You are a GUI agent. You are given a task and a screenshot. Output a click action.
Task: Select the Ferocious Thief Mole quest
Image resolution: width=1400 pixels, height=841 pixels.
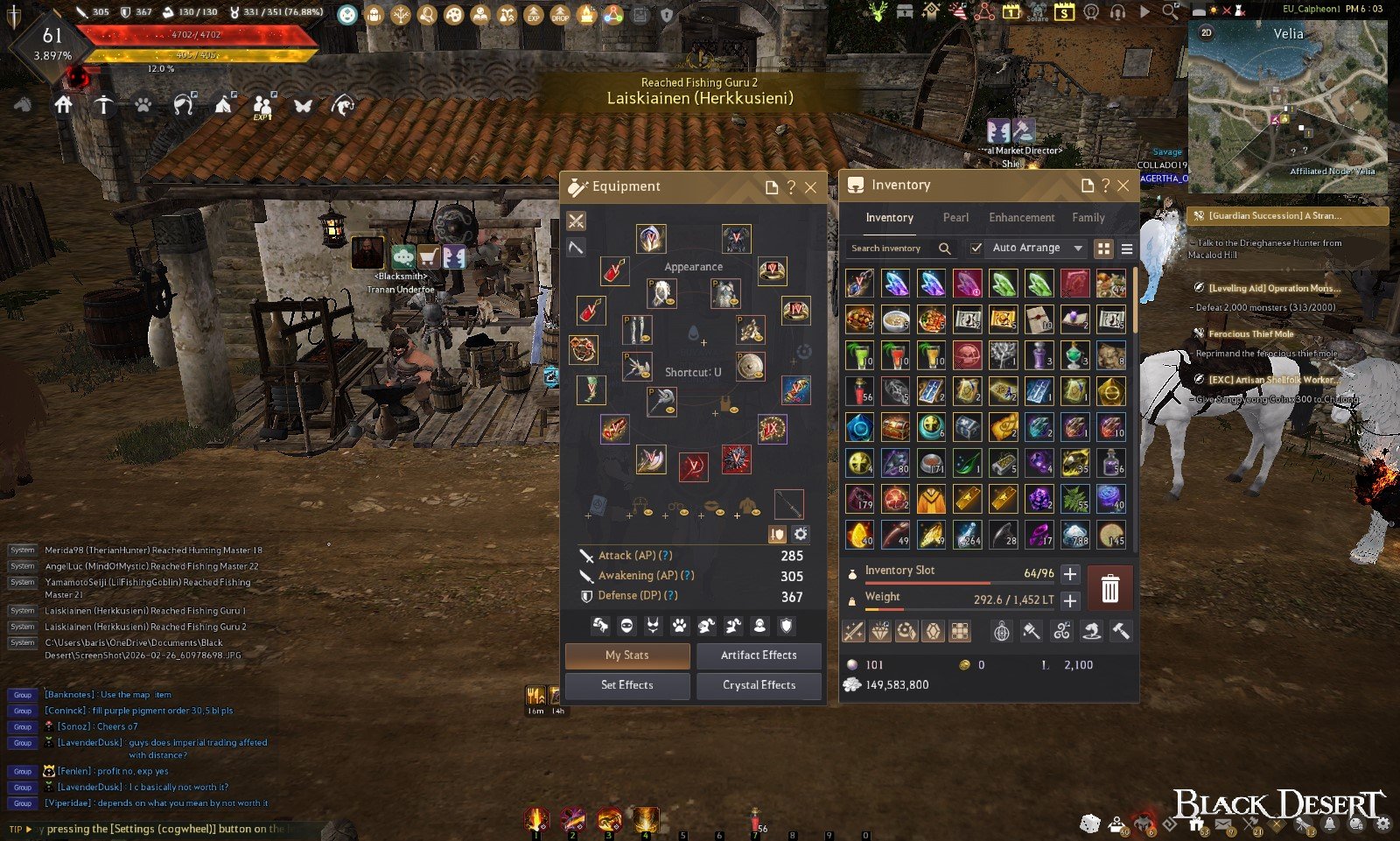point(1250,333)
